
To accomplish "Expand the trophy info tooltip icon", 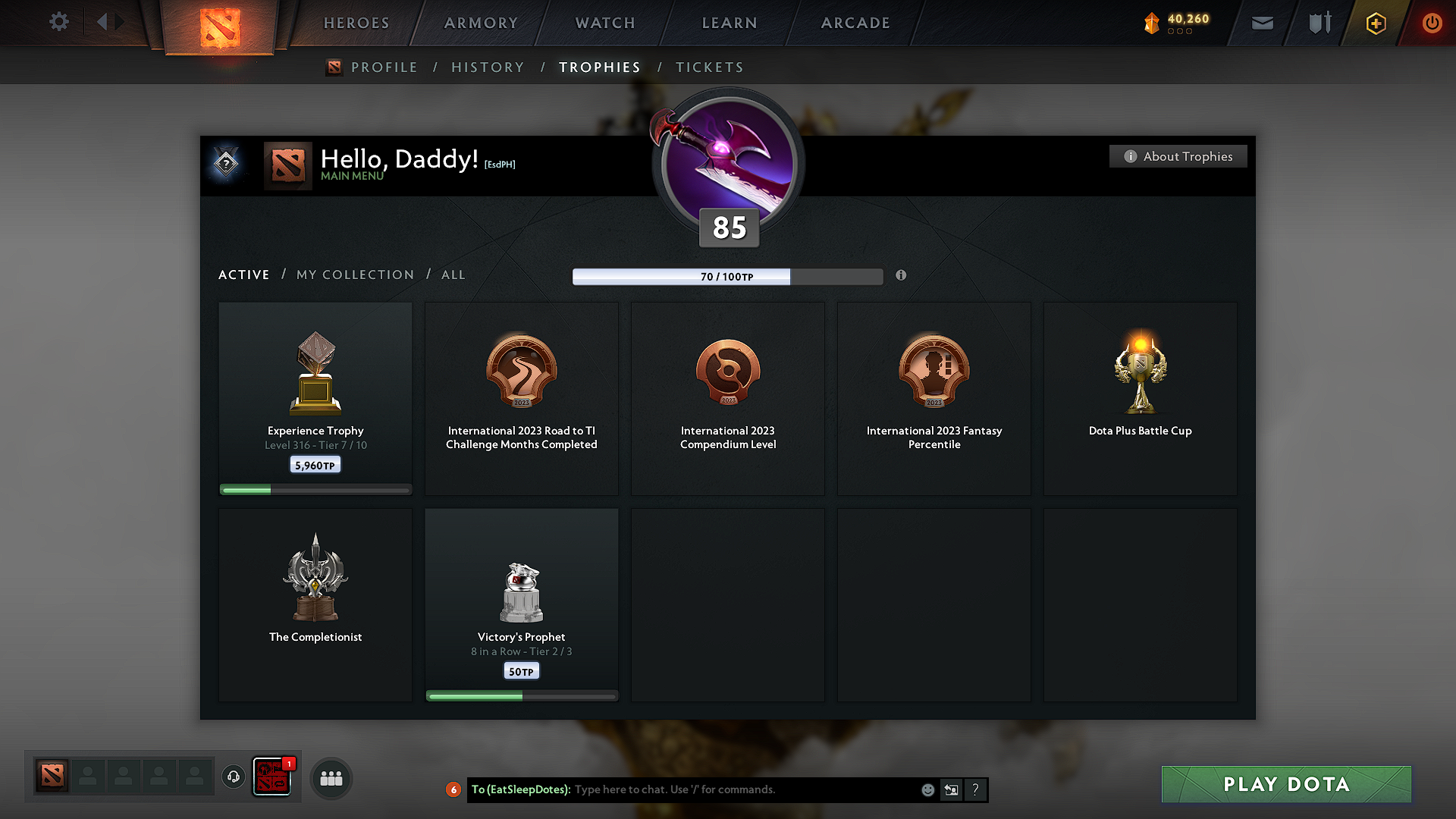I will [901, 276].
